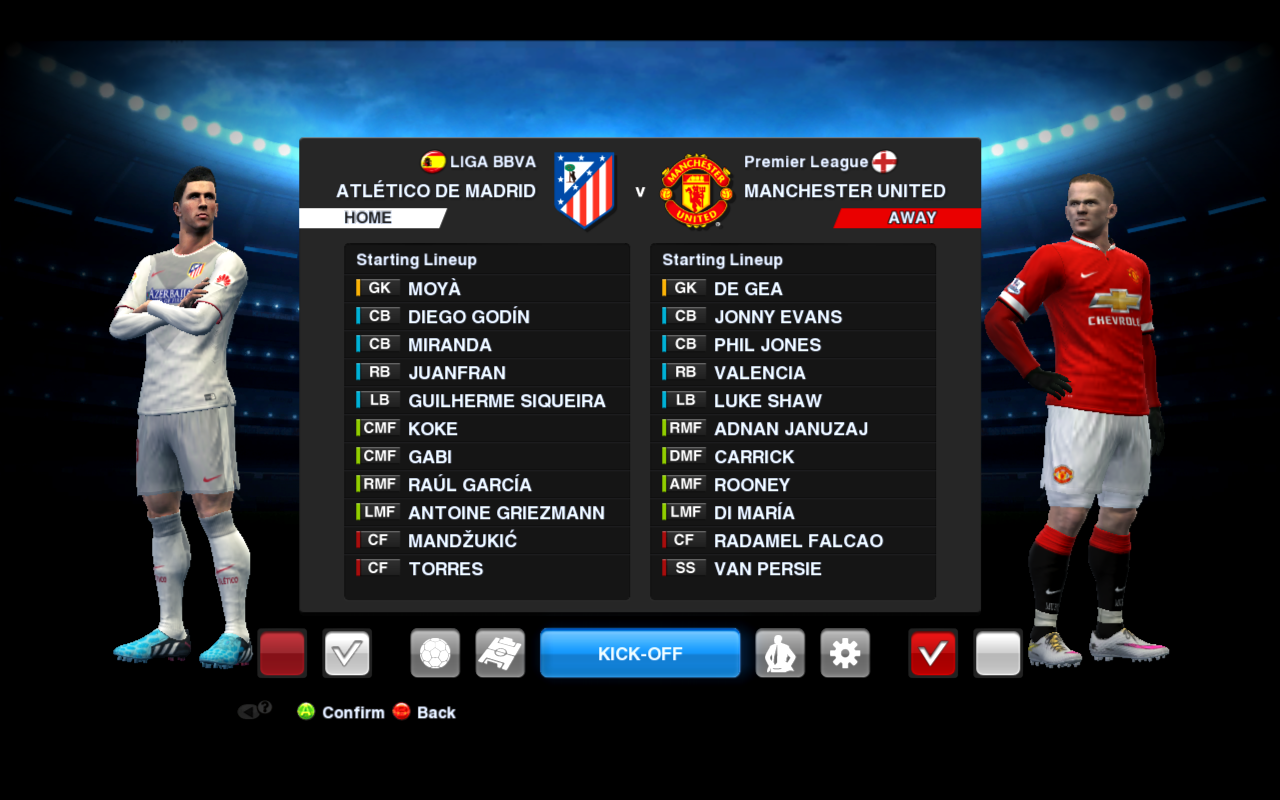The width and height of the screenshot is (1280, 800).
Task: Click the Manchester United club crest
Action: 695,190
